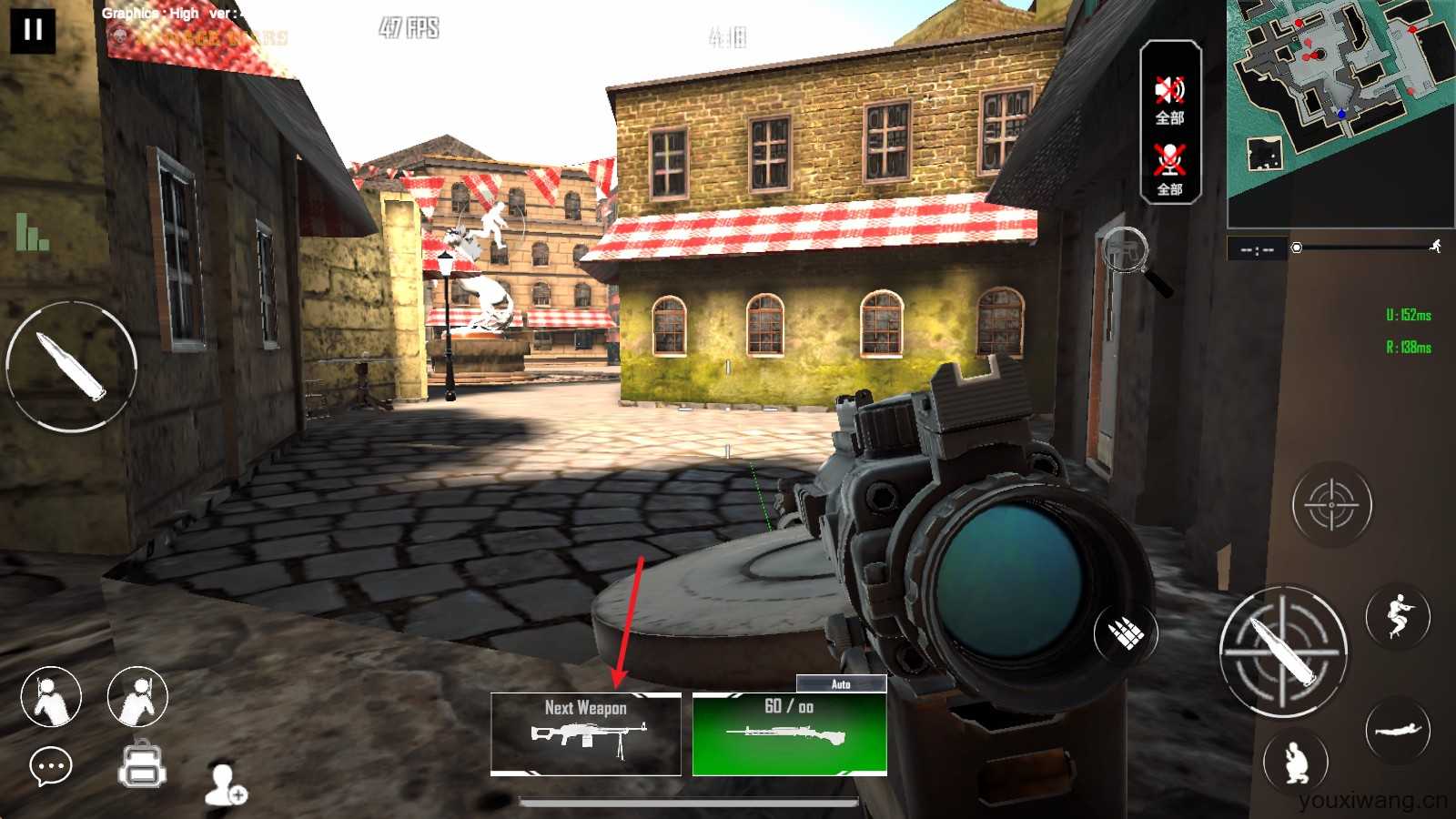Select the green active weapon slot
Image resolution: width=1456 pixels, height=819 pixels.
point(789,734)
